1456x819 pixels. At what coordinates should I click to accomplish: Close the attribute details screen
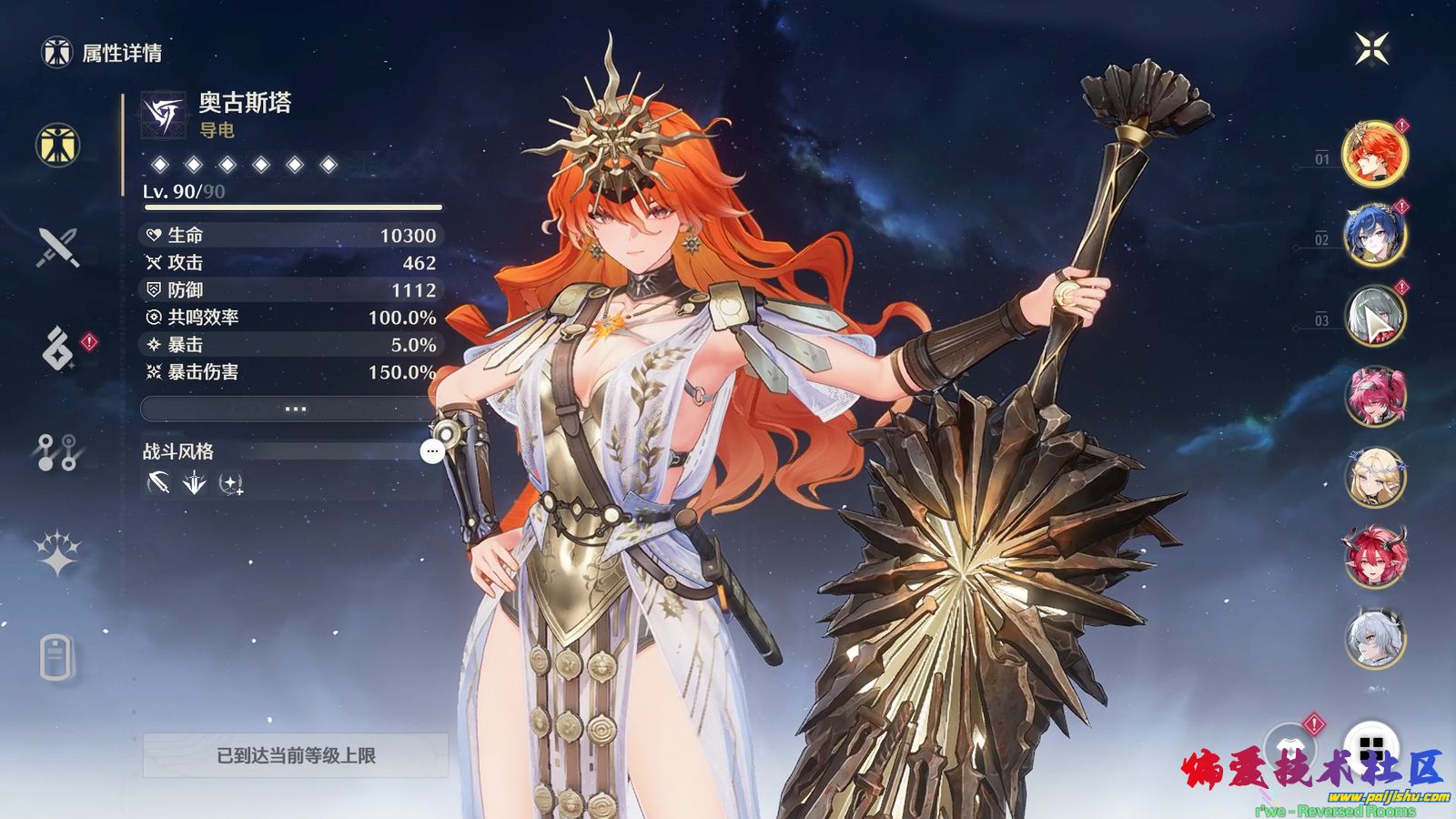point(1371,49)
